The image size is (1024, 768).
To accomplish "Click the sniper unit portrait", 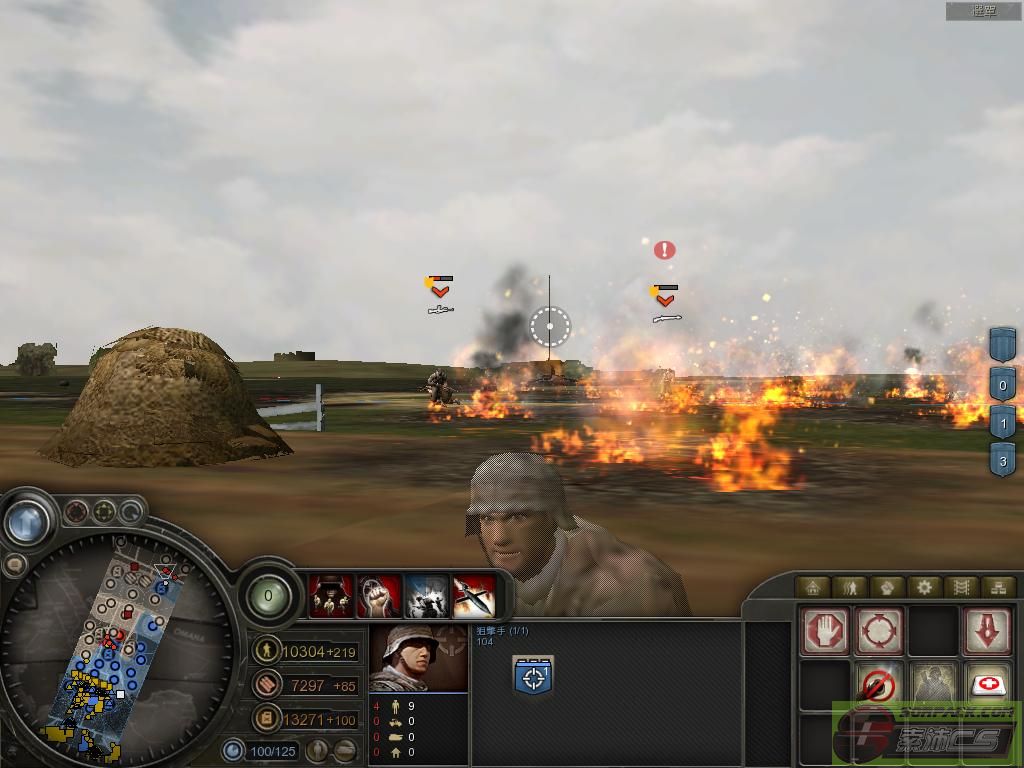I will point(418,658).
